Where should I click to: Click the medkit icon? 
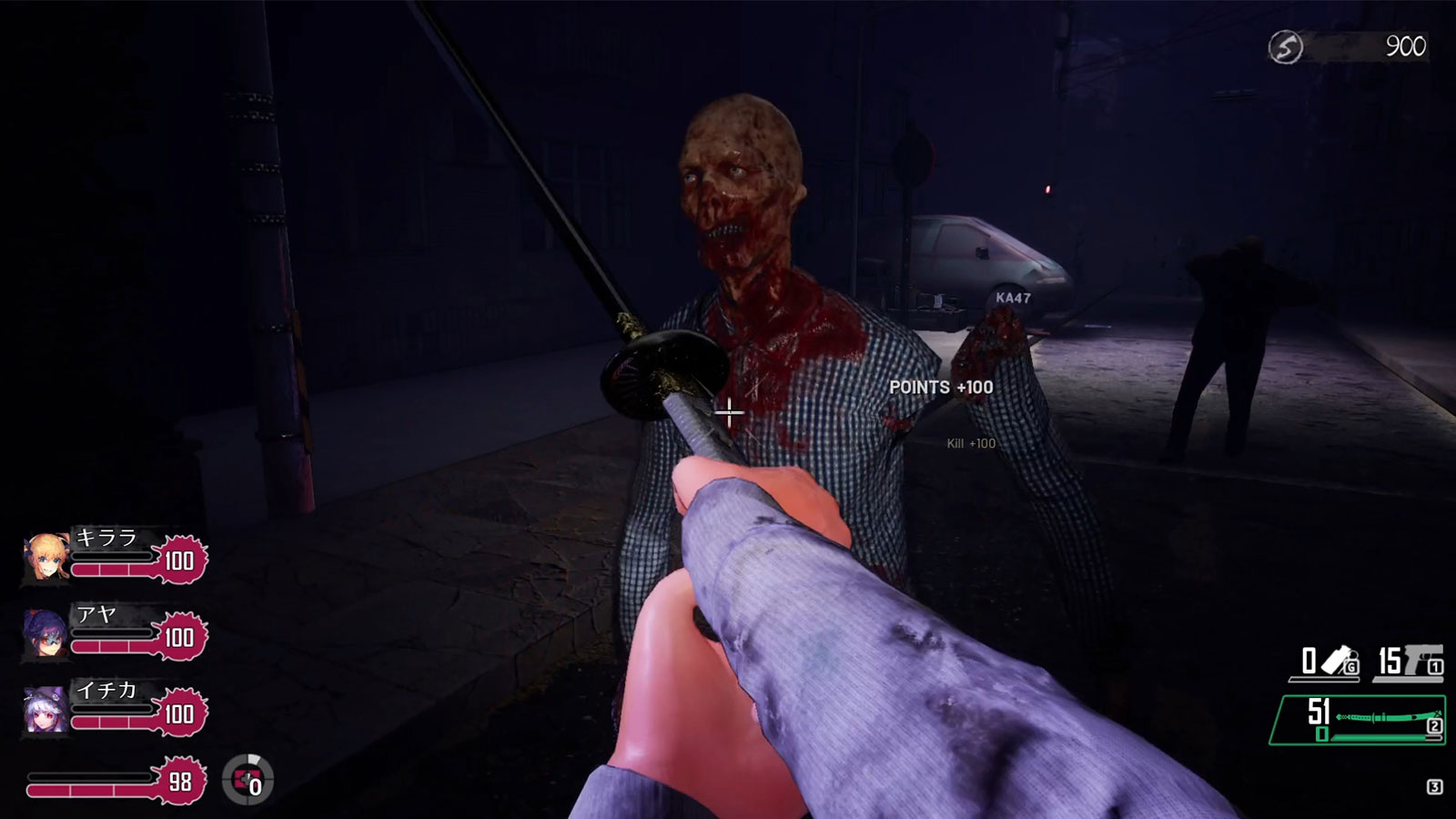tap(248, 780)
